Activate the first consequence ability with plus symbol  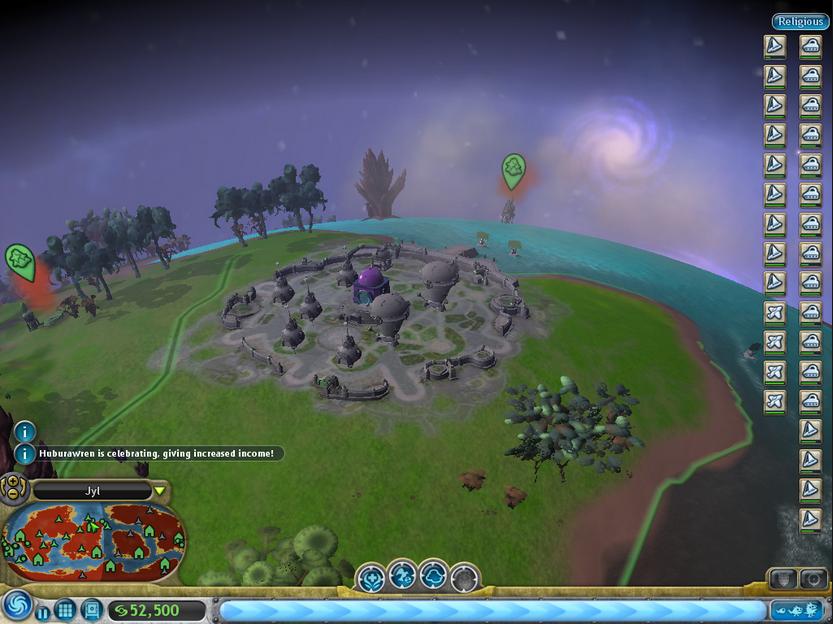pos(372,577)
